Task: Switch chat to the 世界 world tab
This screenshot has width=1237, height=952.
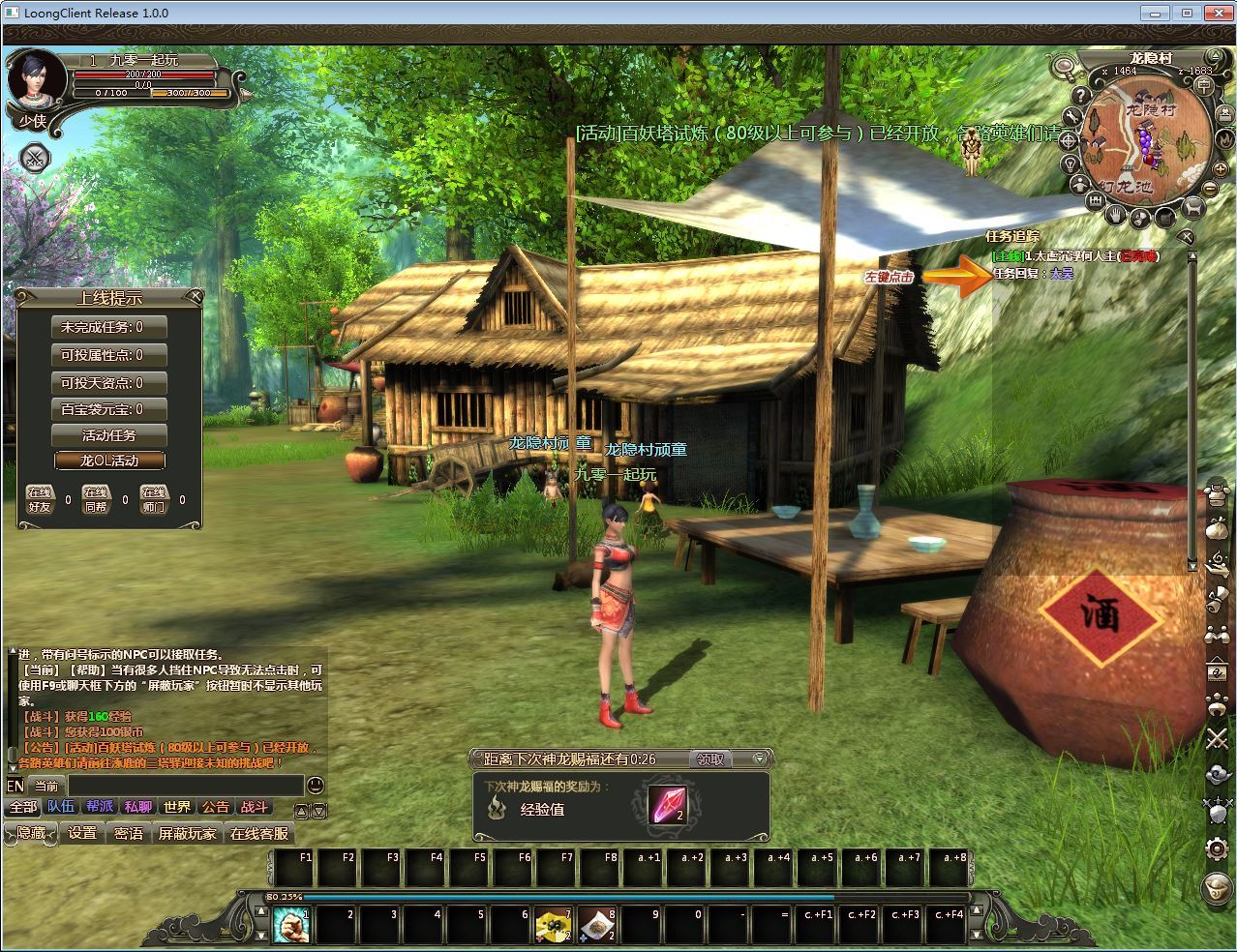Action: pos(177,807)
